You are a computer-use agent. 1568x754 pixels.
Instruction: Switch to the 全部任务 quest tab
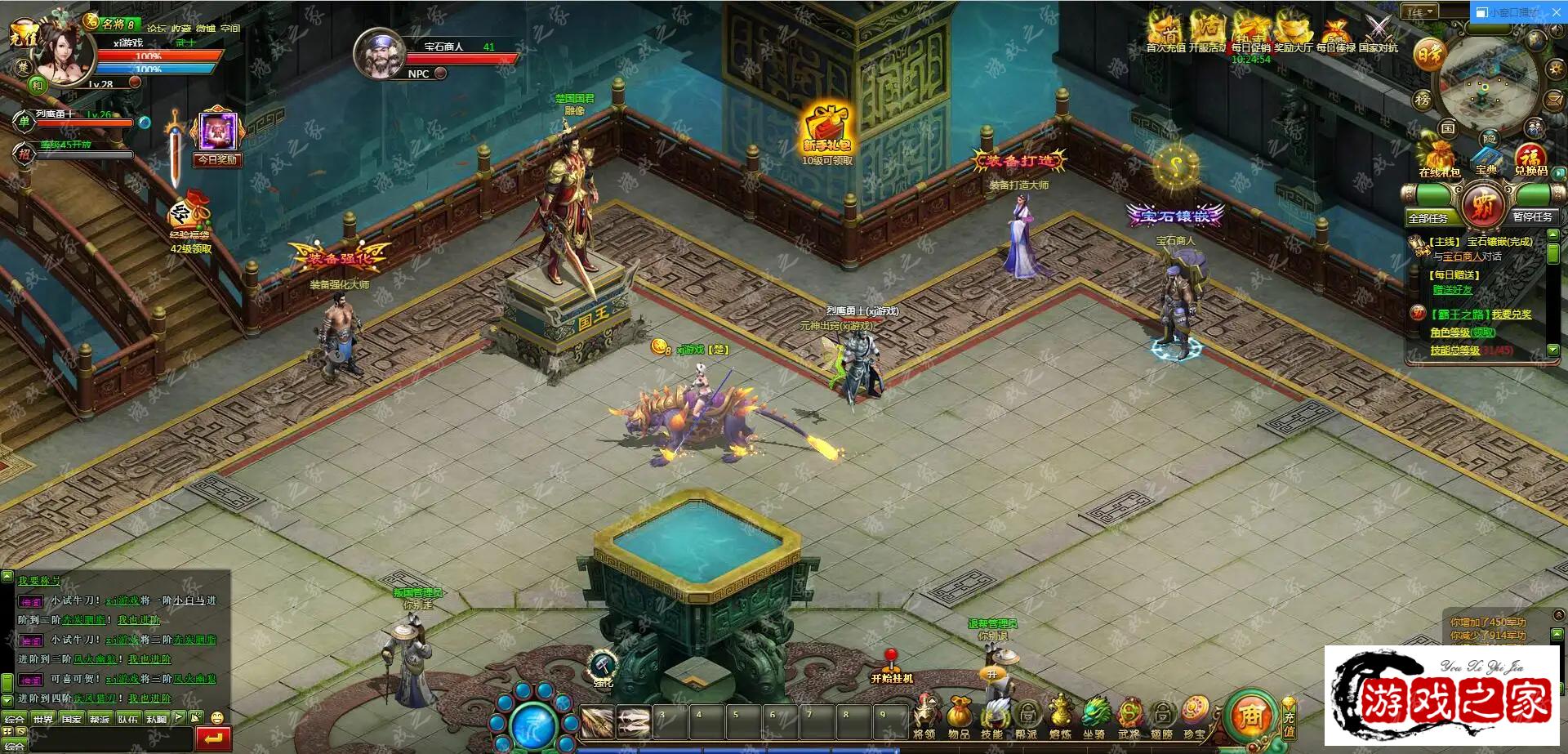(1428, 218)
